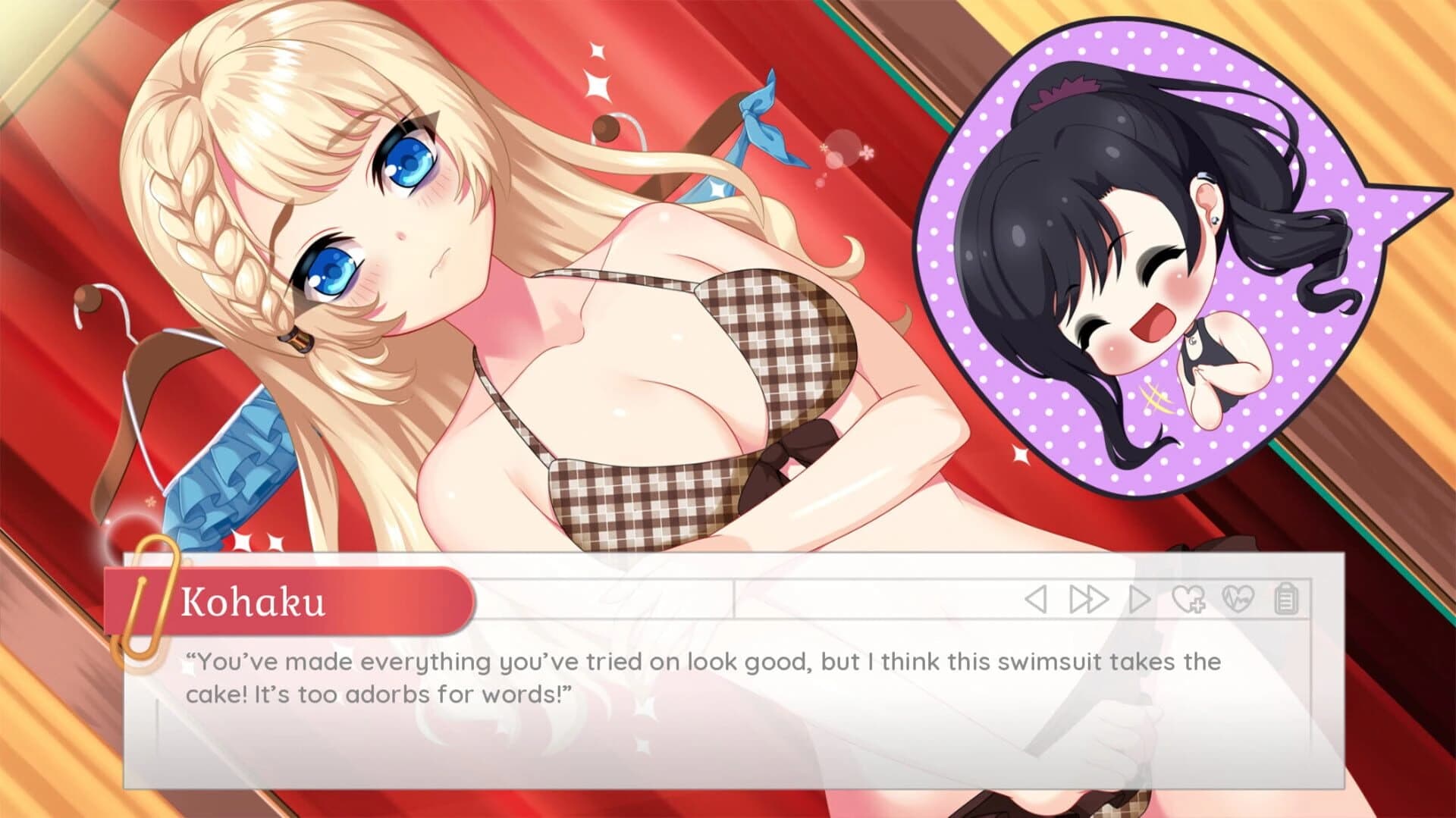Toggle auto-advance mode for dialogue
Image resolution: width=1456 pixels, height=818 pixels.
coord(1139,598)
